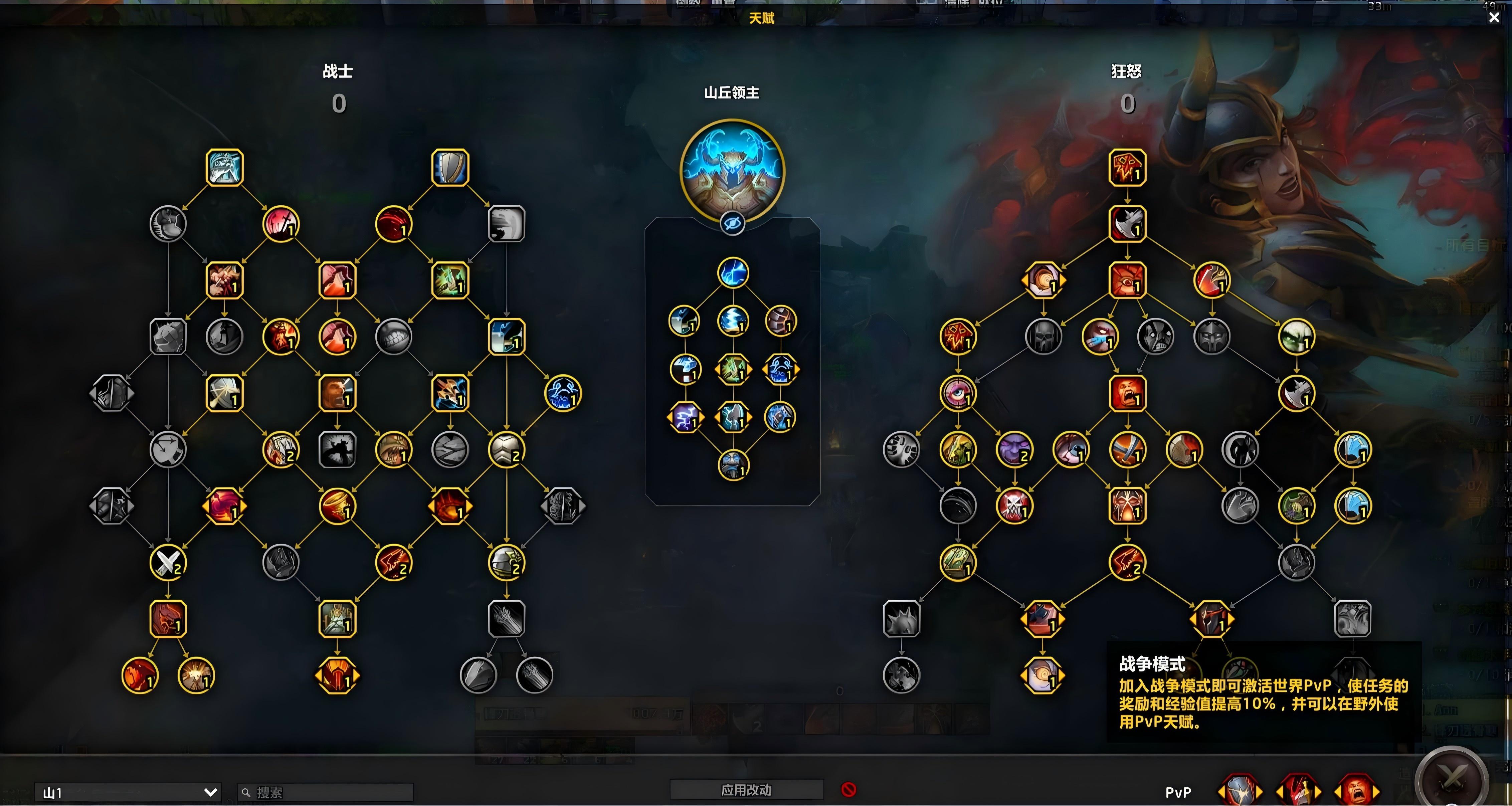Select the crossed white swords talent node
The height and width of the screenshot is (806, 1512).
click(168, 562)
